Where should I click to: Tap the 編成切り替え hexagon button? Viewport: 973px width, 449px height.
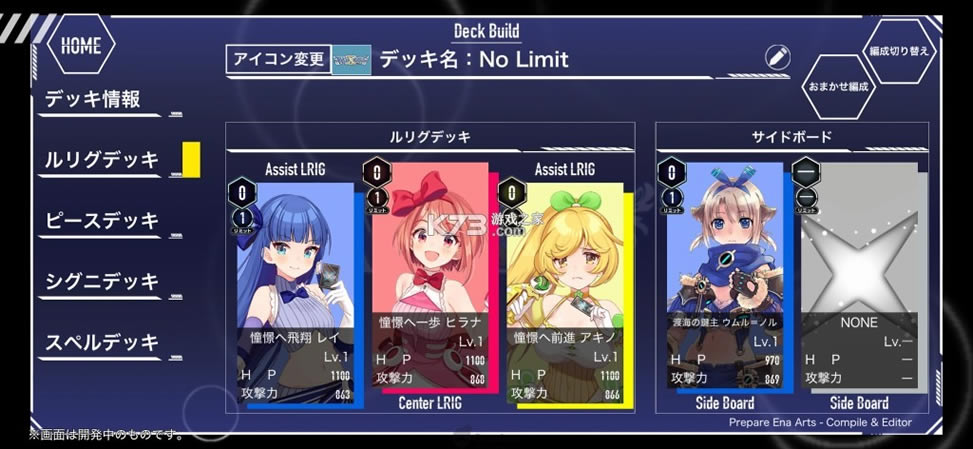pyautogui.click(x=900, y=51)
